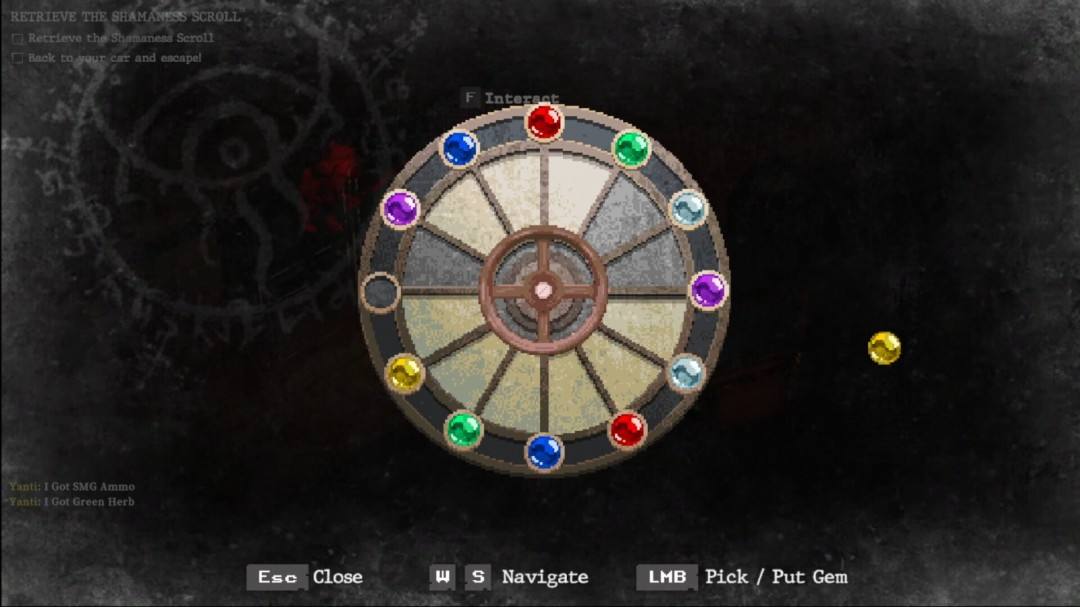Select the light-blue gem between purple and red gems
This screenshot has width=1080, height=607.
click(686, 373)
